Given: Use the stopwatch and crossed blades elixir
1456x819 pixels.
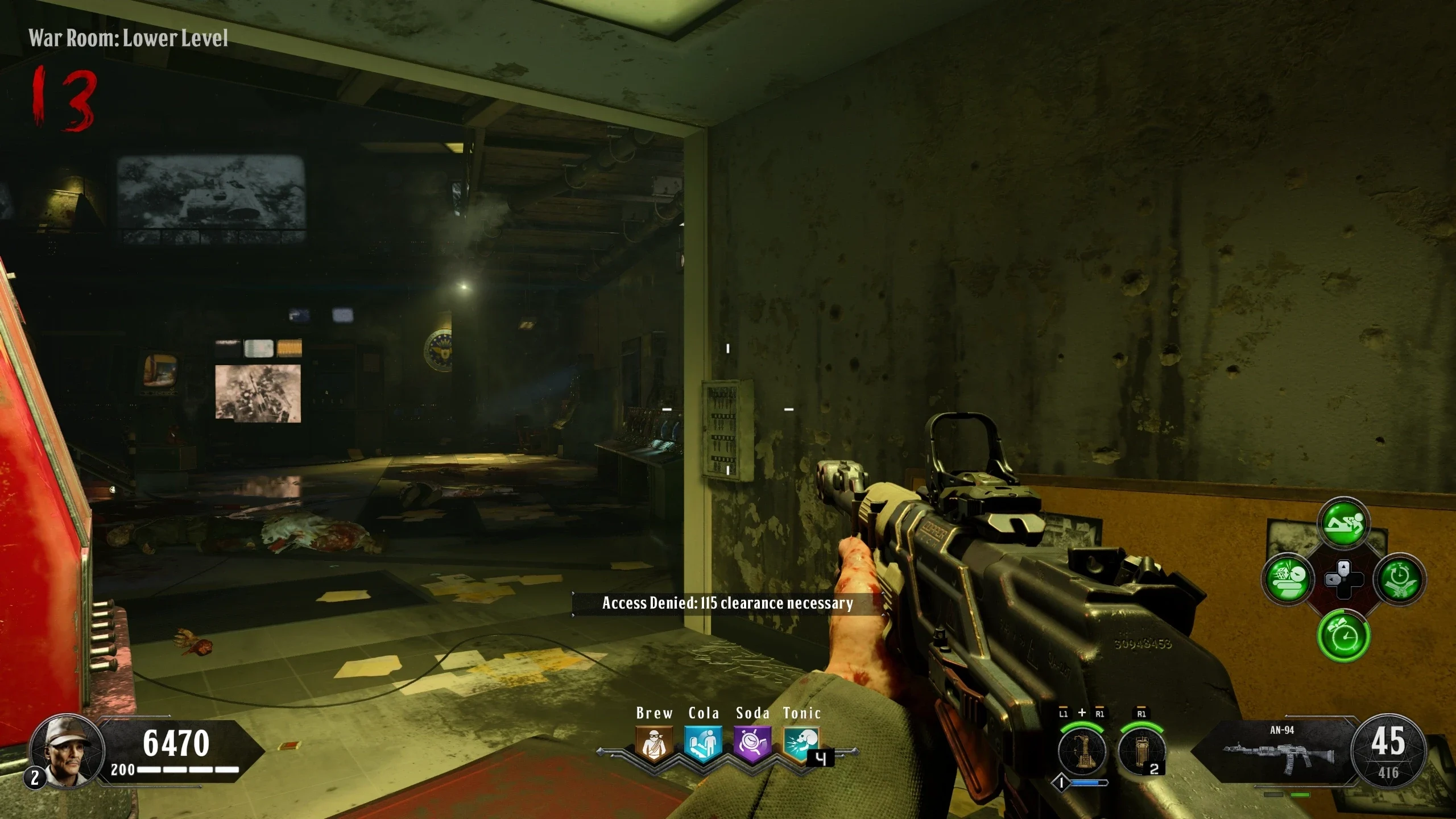Looking at the screenshot, I should 1399,580.
